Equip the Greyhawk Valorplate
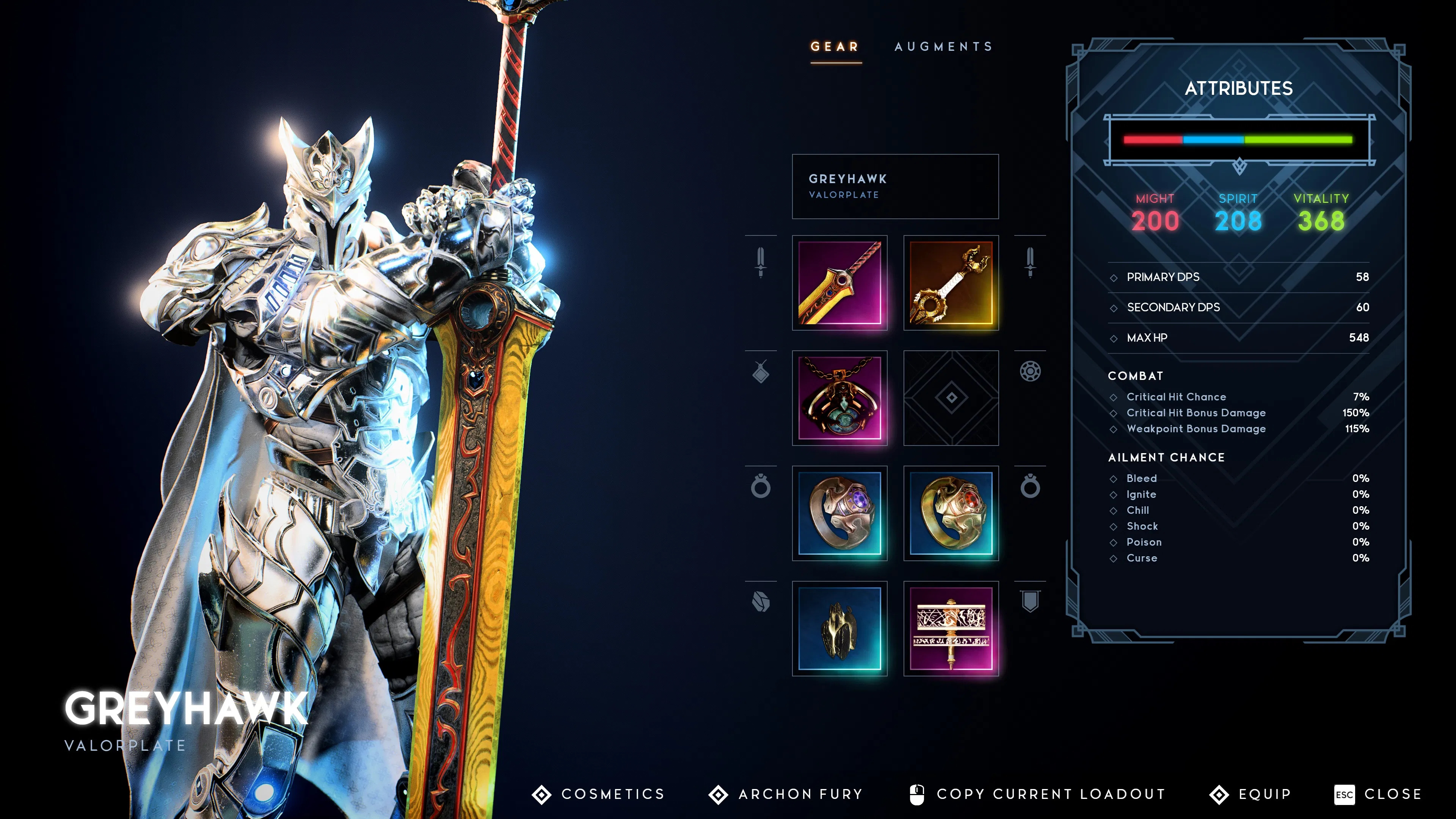 coord(1251,794)
